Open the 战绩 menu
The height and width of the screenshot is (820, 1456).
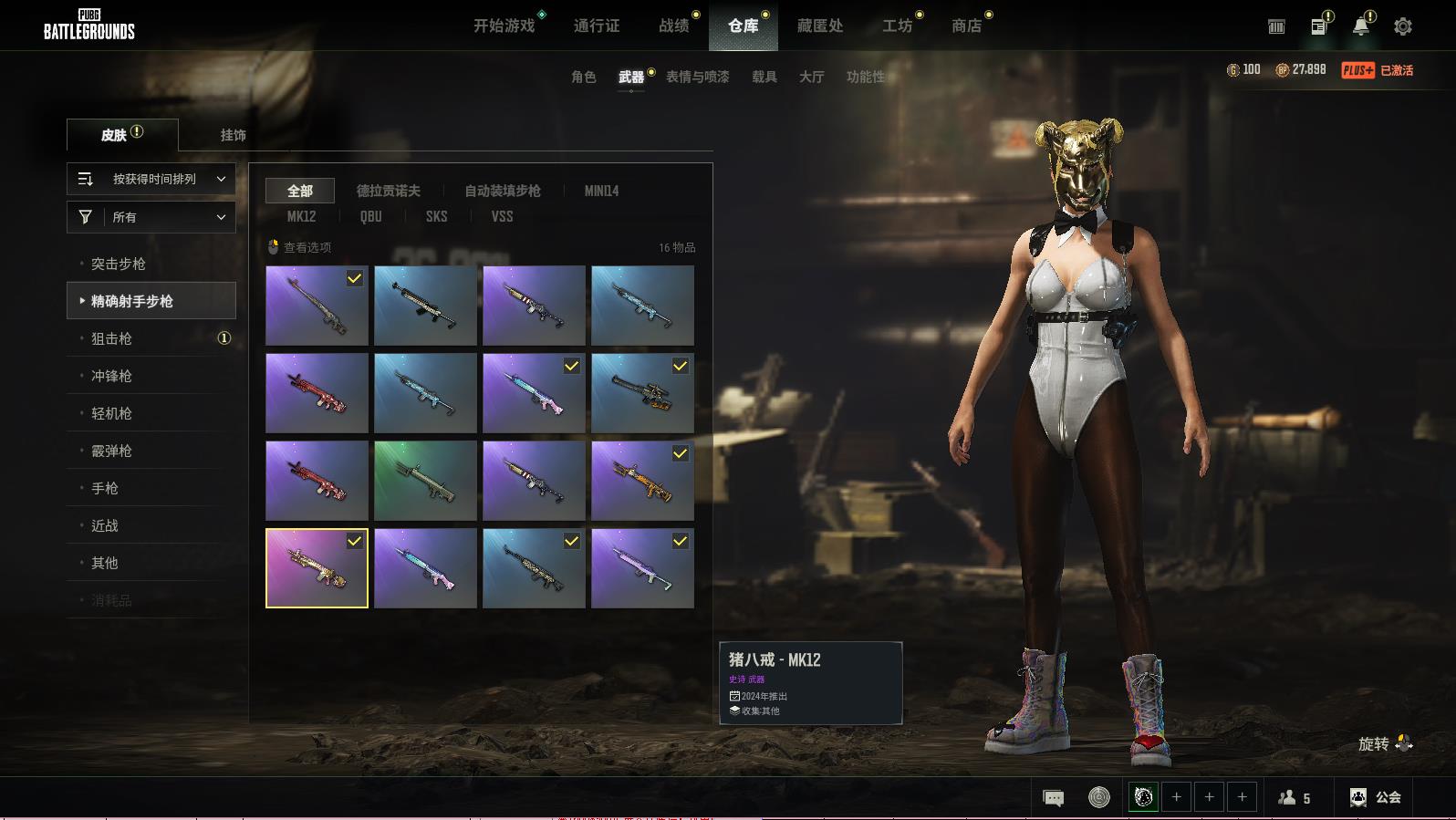(674, 26)
